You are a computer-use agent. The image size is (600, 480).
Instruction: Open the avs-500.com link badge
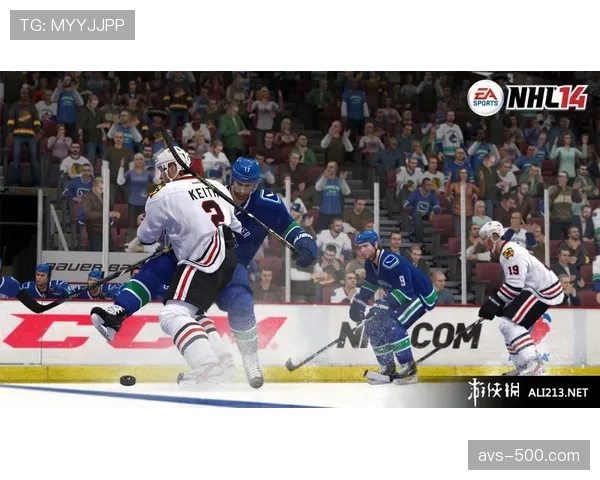pos(527,455)
